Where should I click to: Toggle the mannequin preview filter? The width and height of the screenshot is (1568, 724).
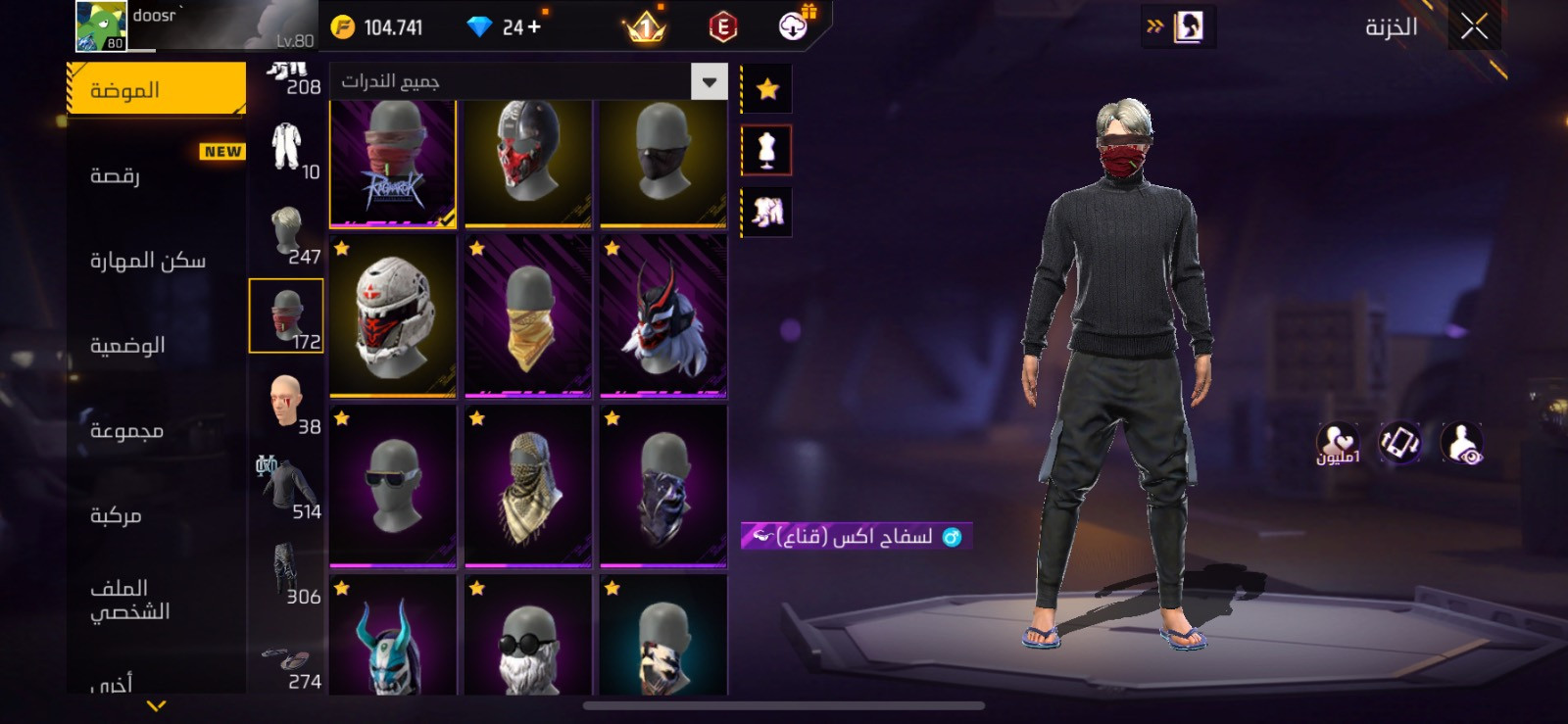(x=766, y=152)
